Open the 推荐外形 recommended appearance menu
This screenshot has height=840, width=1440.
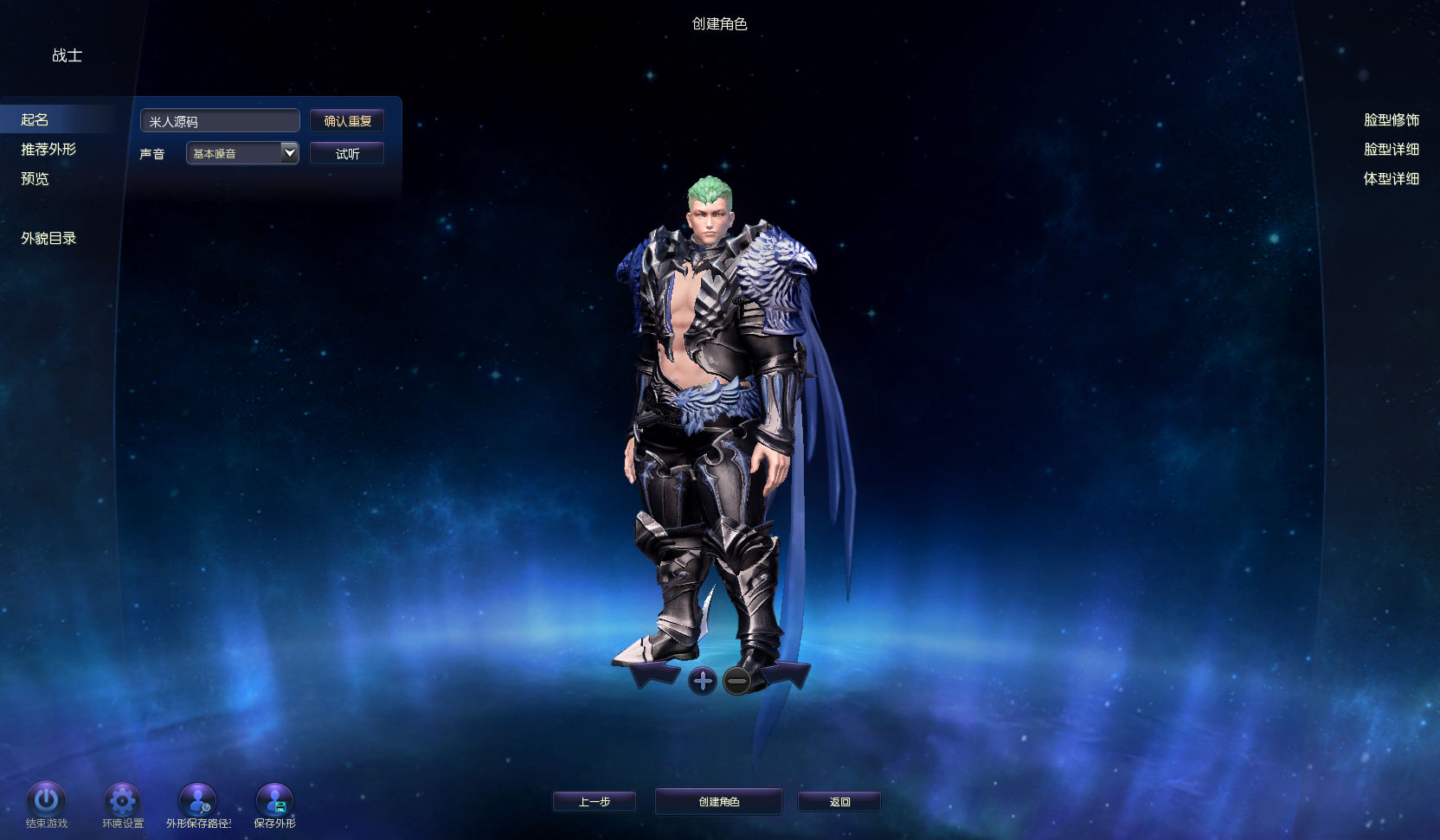tap(48, 149)
